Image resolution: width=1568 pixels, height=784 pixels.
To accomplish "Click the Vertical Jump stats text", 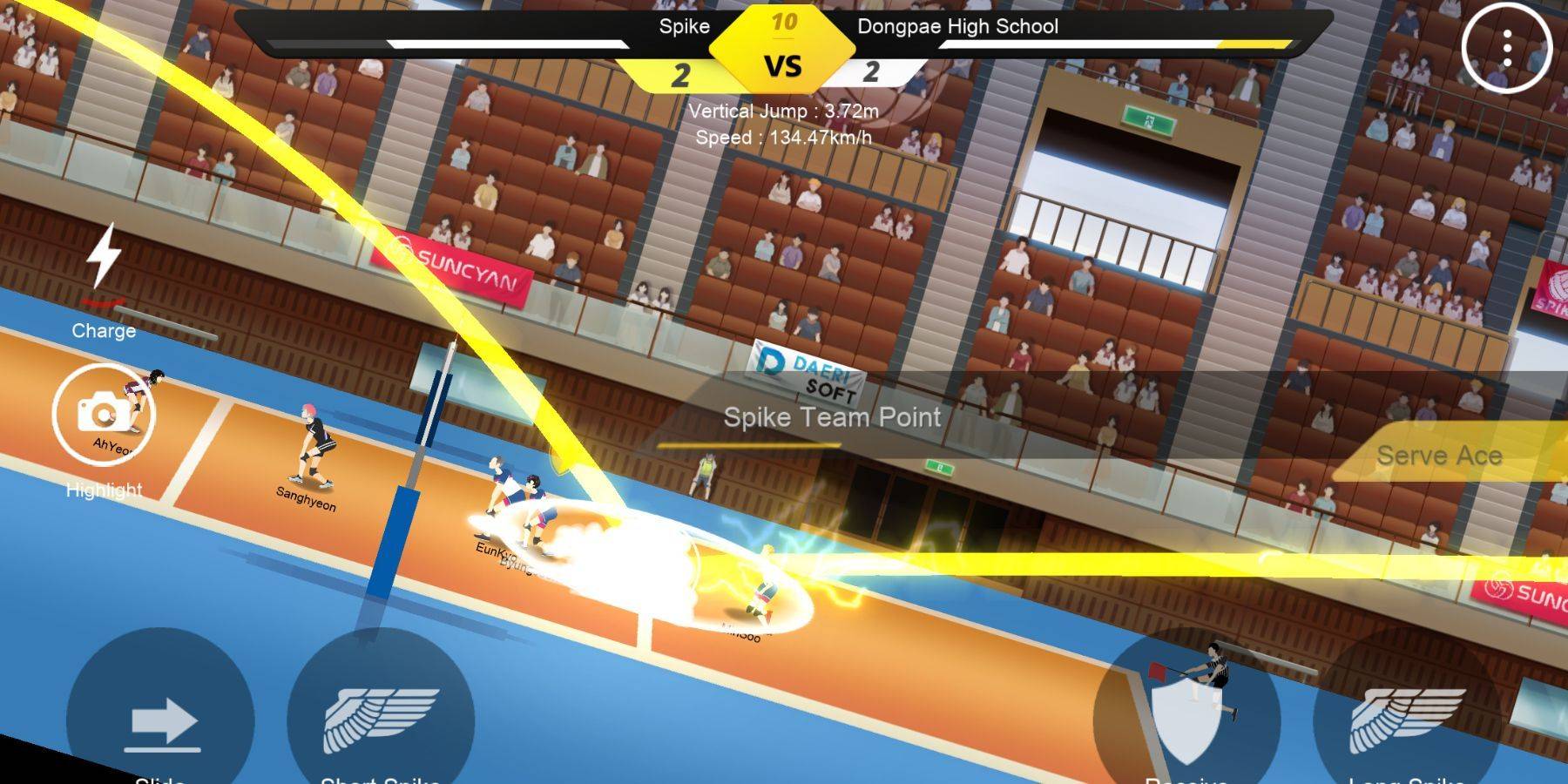I will click(783, 111).
